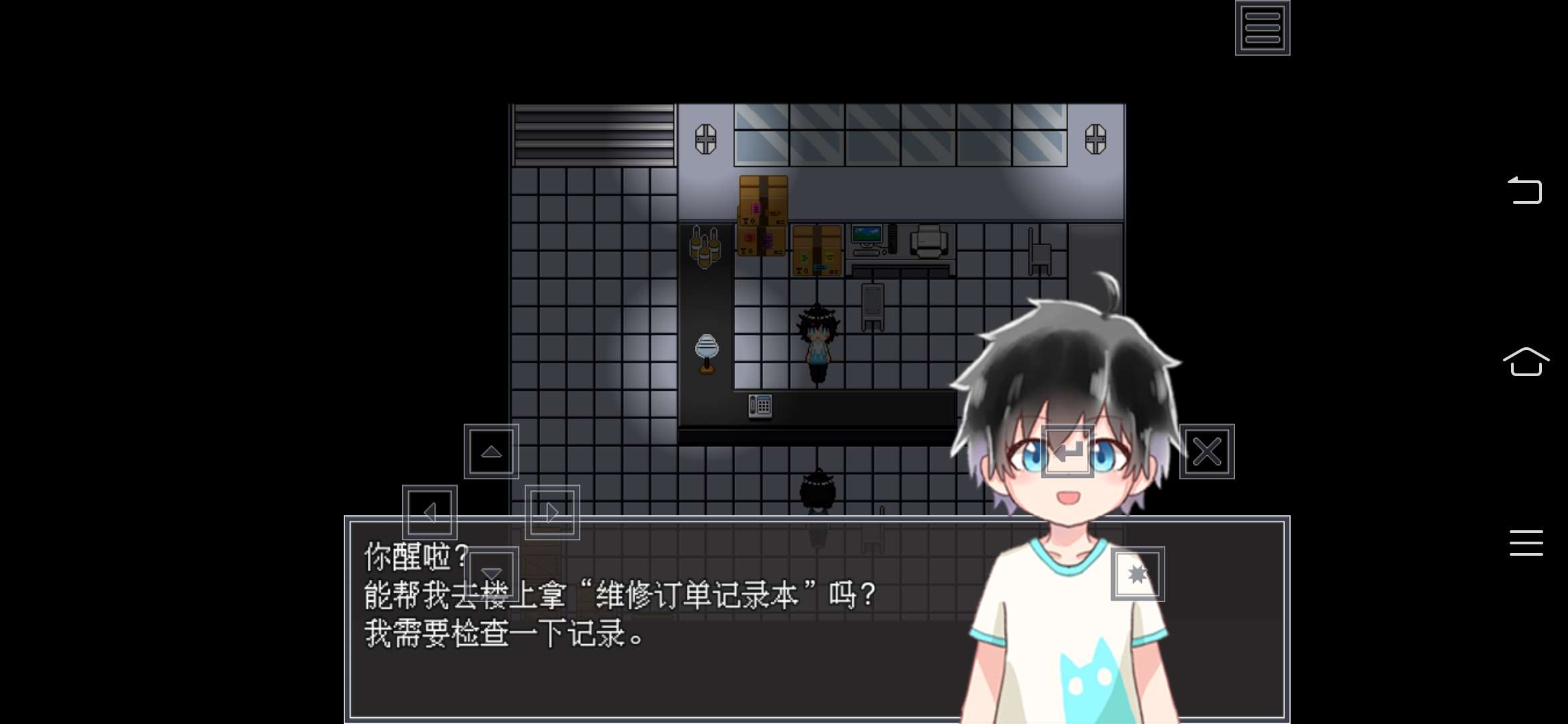This screenshot has height=724, width=1568.
Task: Tap the down arrow direction button
Action: [493, 573]
